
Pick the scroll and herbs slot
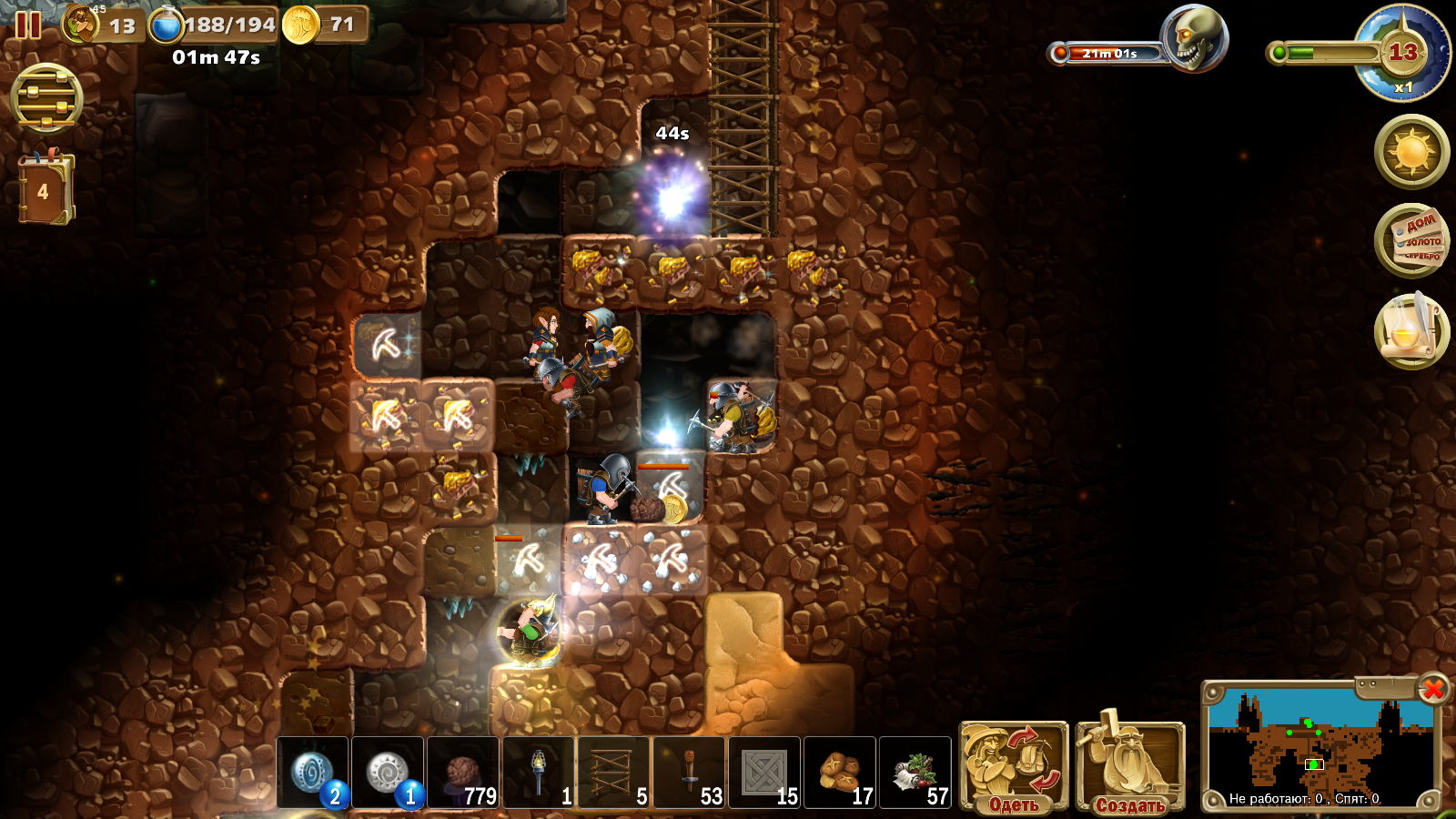pos(915,773)
